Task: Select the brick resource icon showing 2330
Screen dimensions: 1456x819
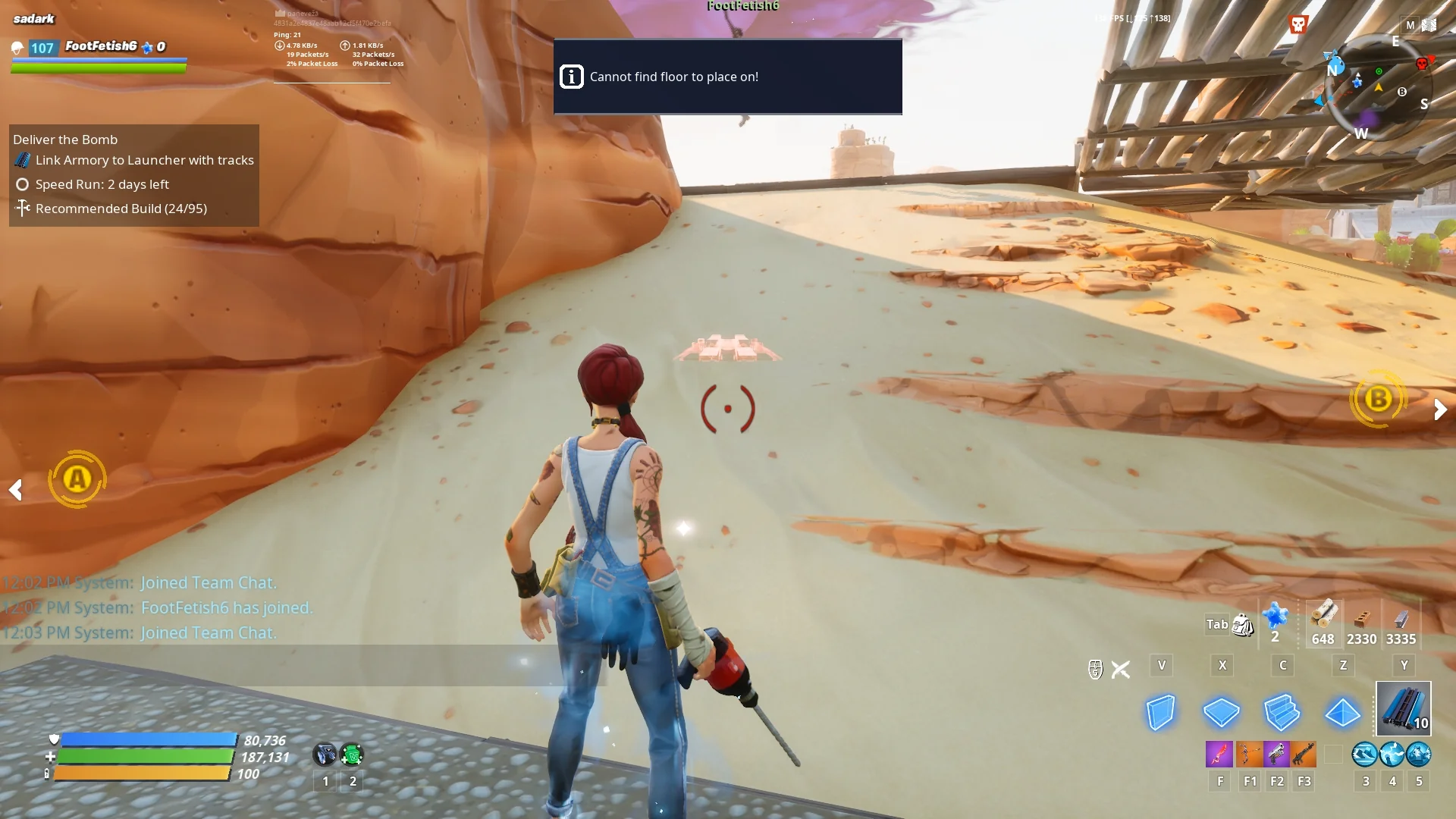Action: coord(1363,622)
